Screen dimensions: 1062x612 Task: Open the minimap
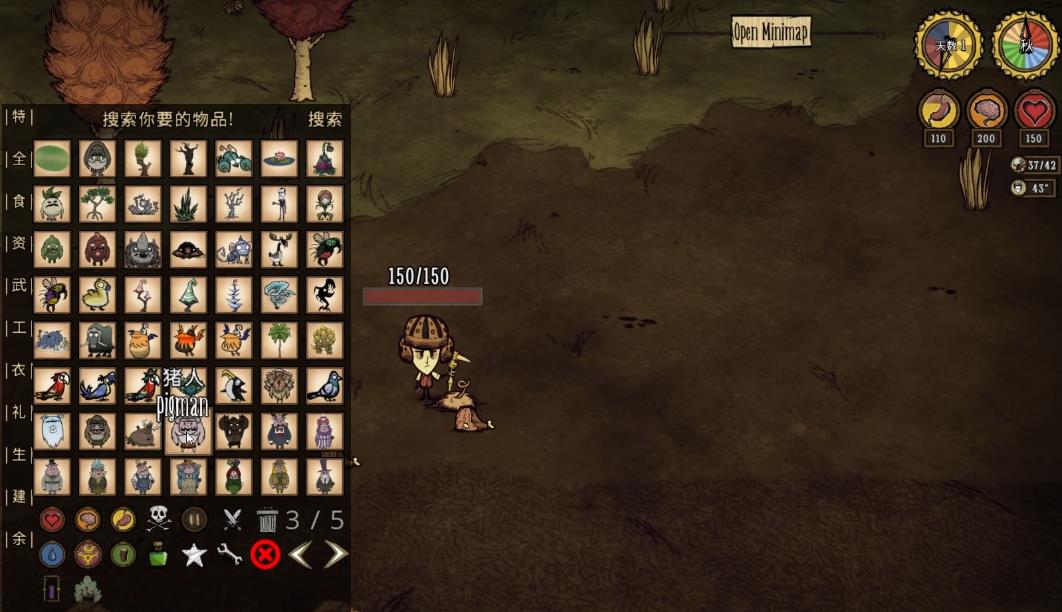point(770,31)
